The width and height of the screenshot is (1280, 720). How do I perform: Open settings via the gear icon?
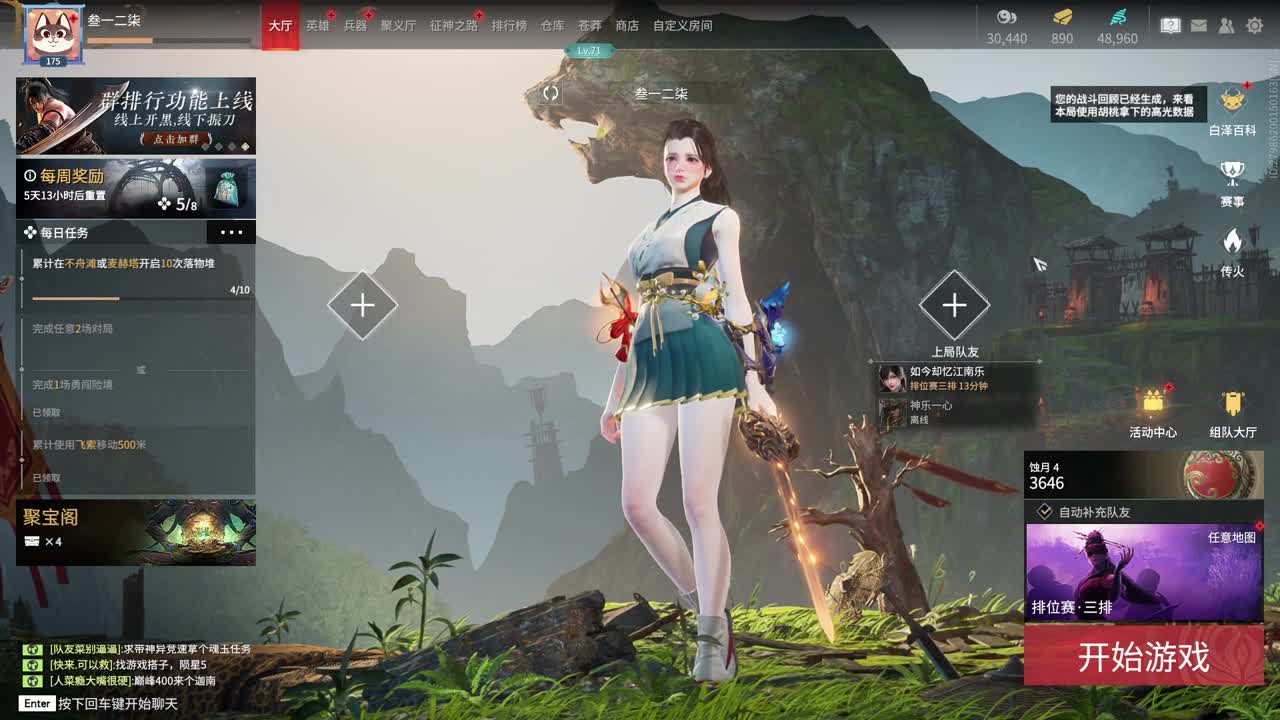coord(1254,26)
